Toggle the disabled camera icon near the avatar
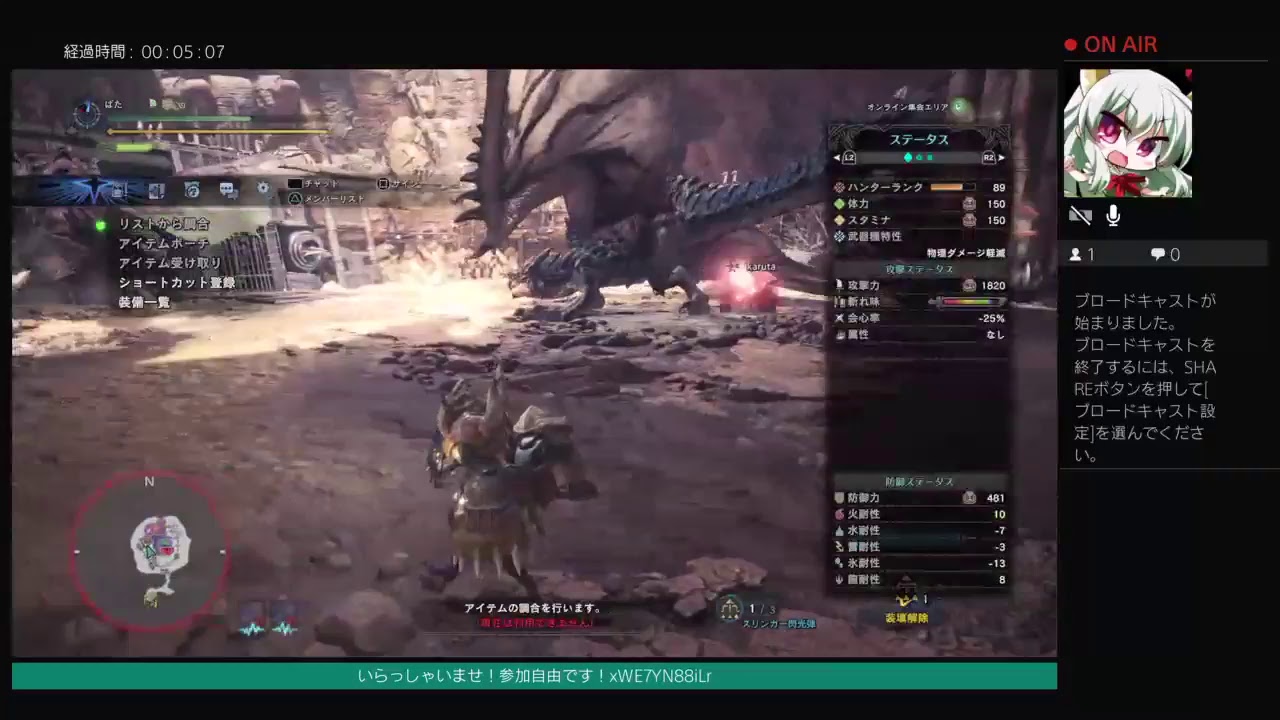Screen dimensions: 1280x720 tap(1080, 215)
